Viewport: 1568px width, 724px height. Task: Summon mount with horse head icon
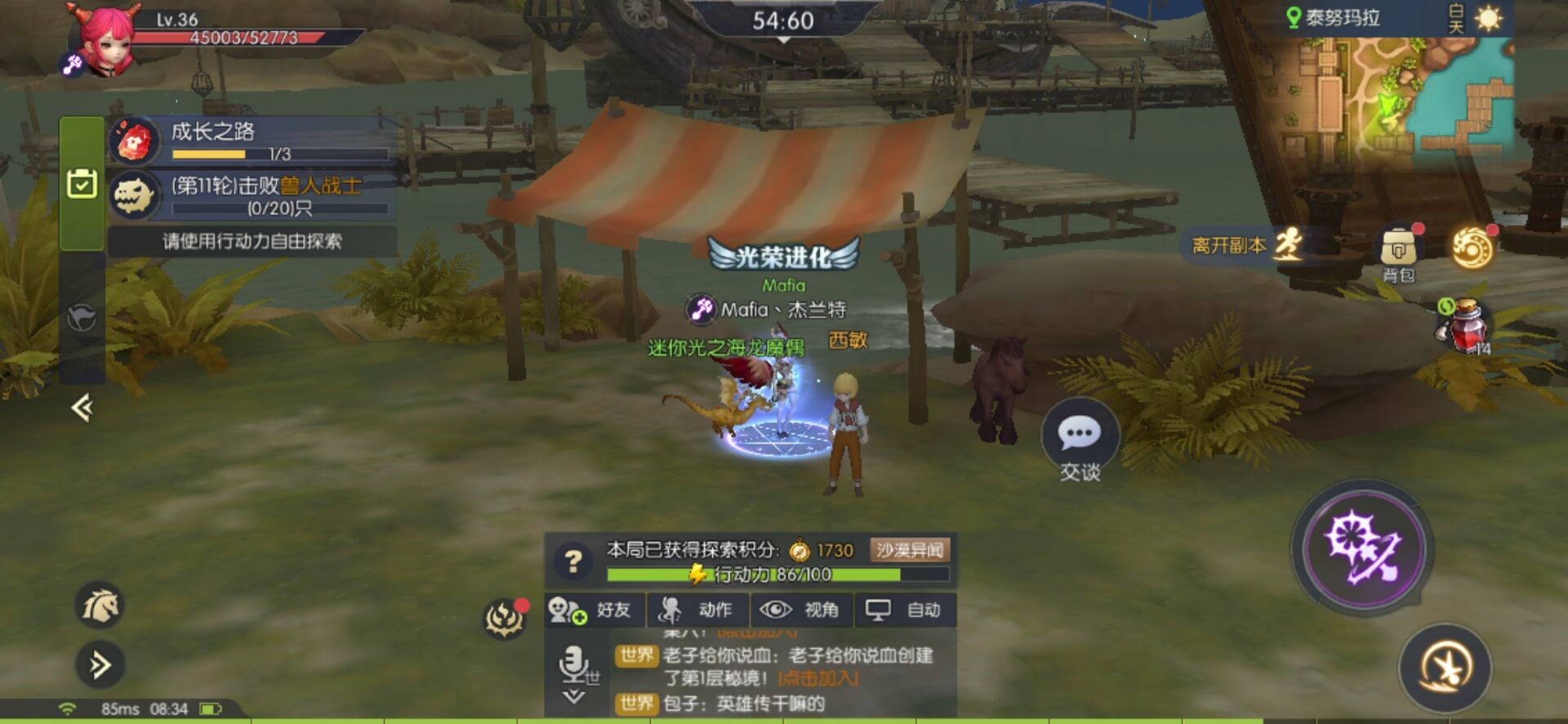100,606
